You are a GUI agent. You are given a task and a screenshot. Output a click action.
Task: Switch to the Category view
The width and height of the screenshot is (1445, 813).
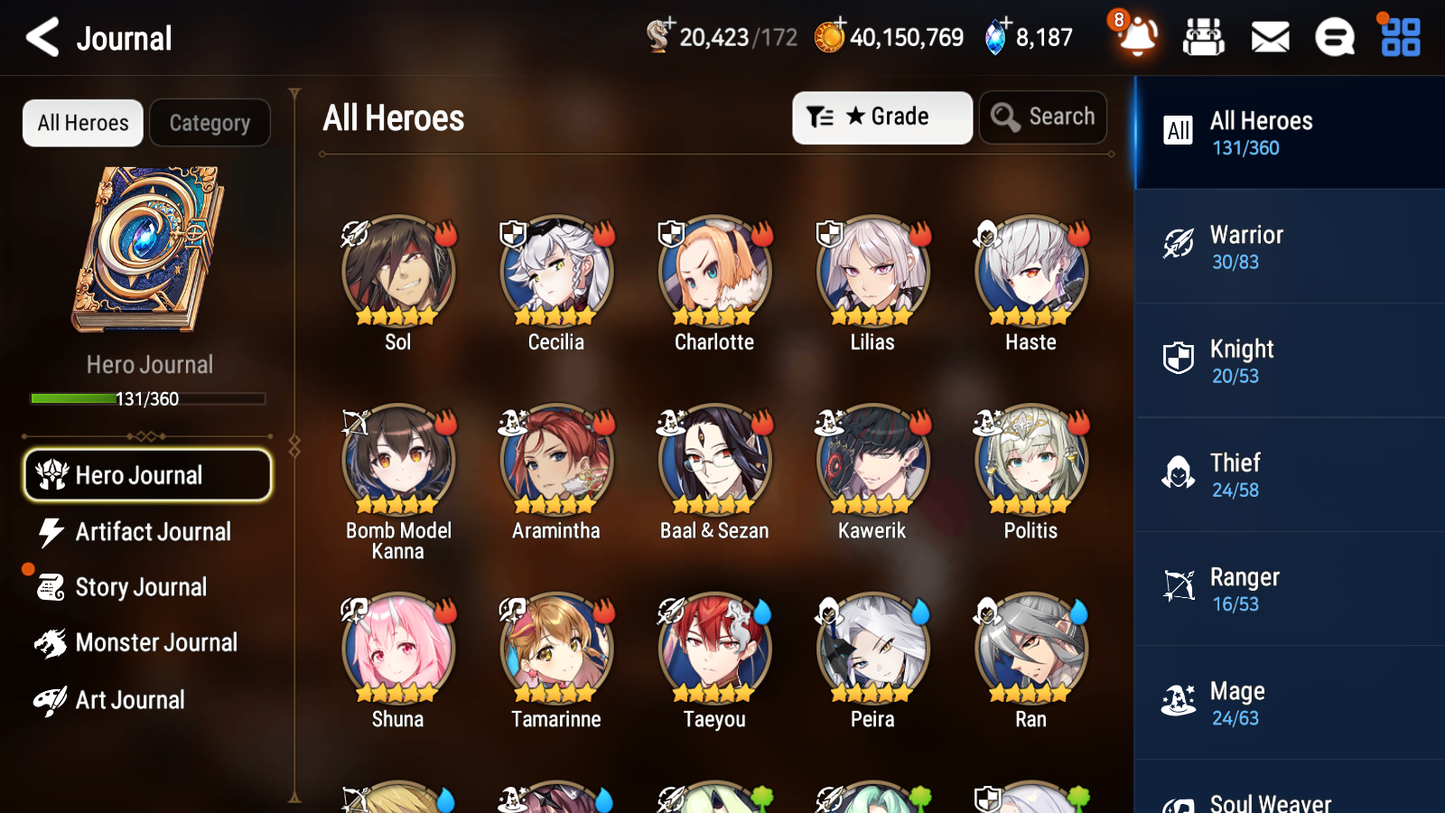click(209, 122)
